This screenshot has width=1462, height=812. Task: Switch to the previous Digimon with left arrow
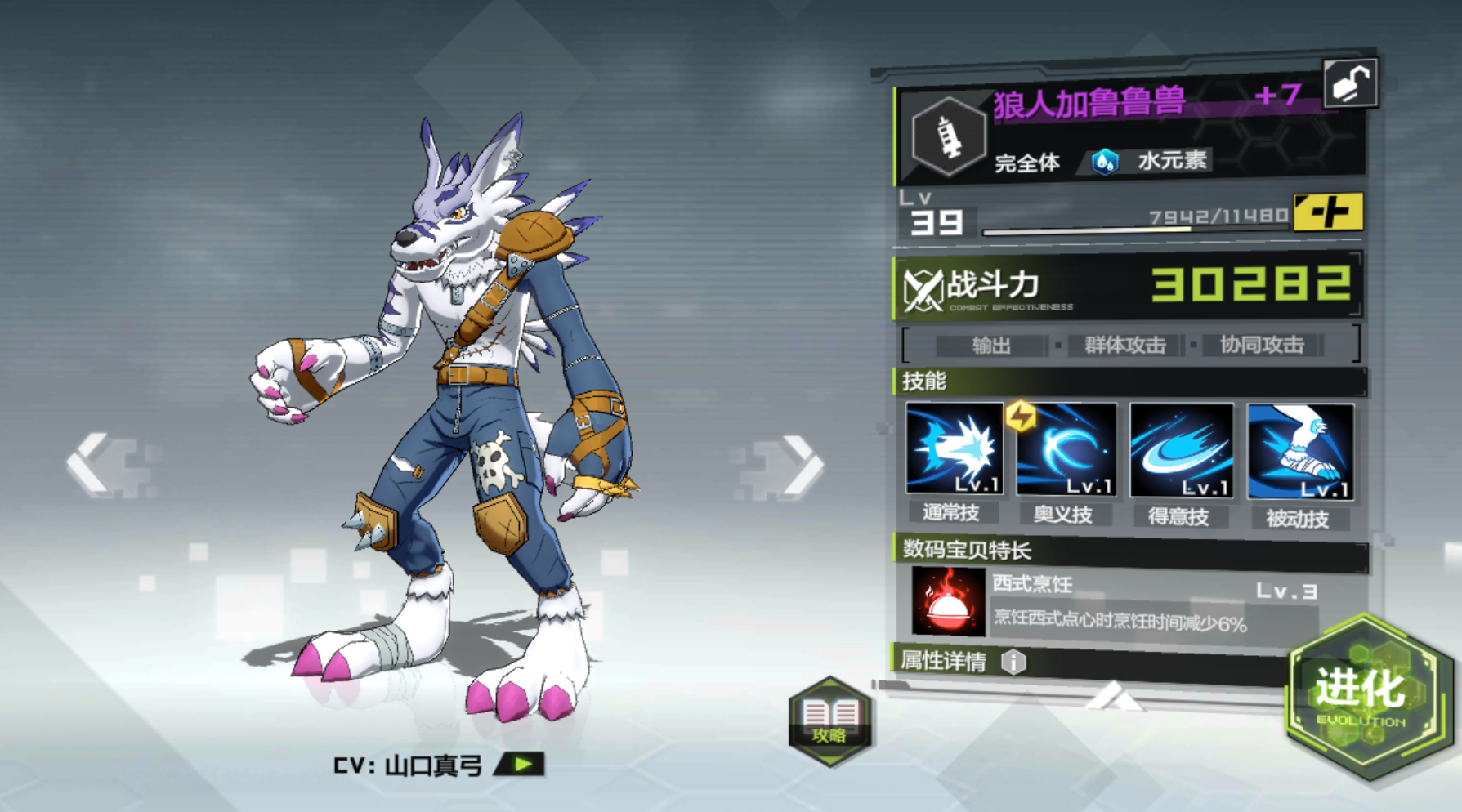(90, 463)
